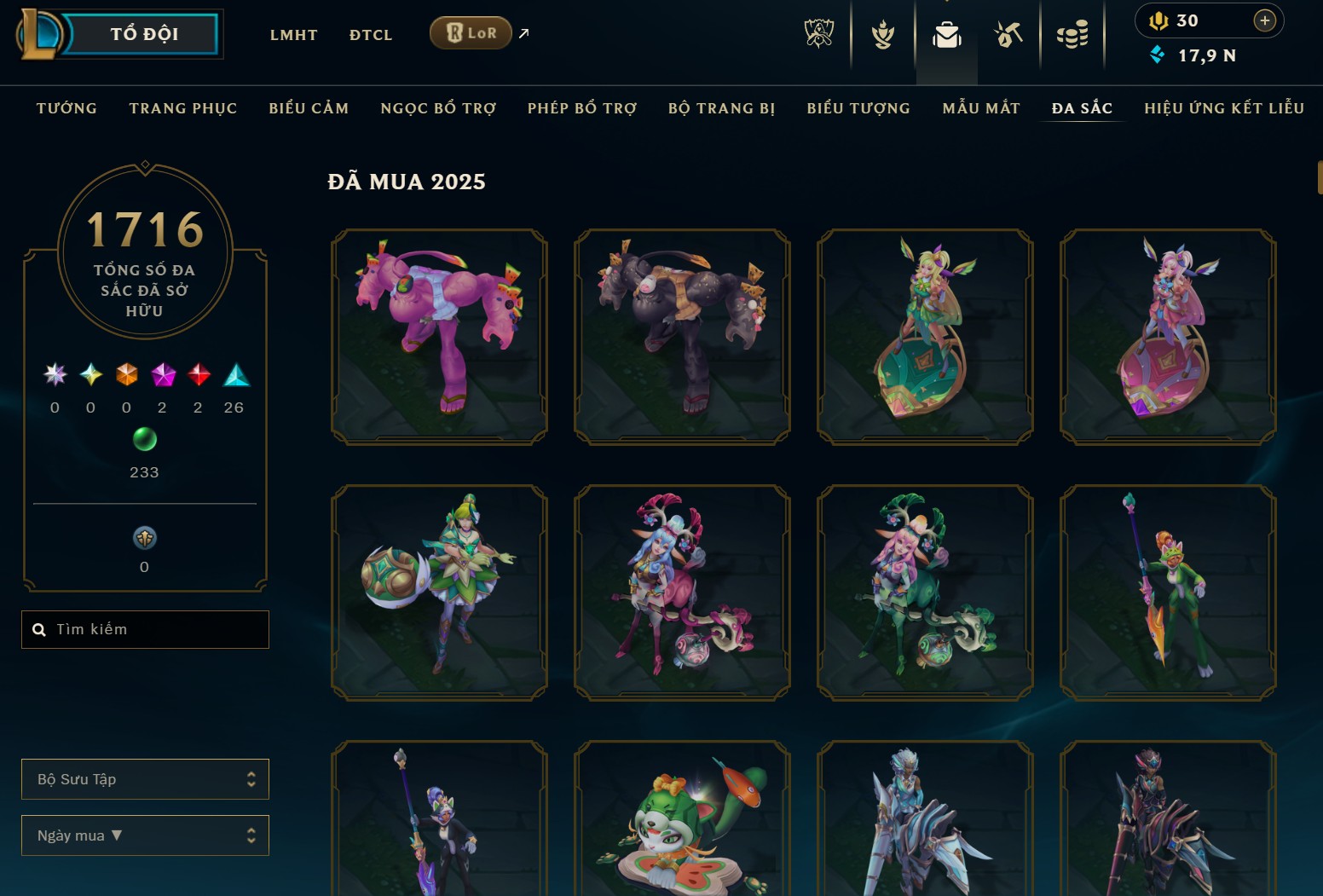Click the Blue Essence icon
This screenshot has width=1323, height=896.
point(1156,55)
